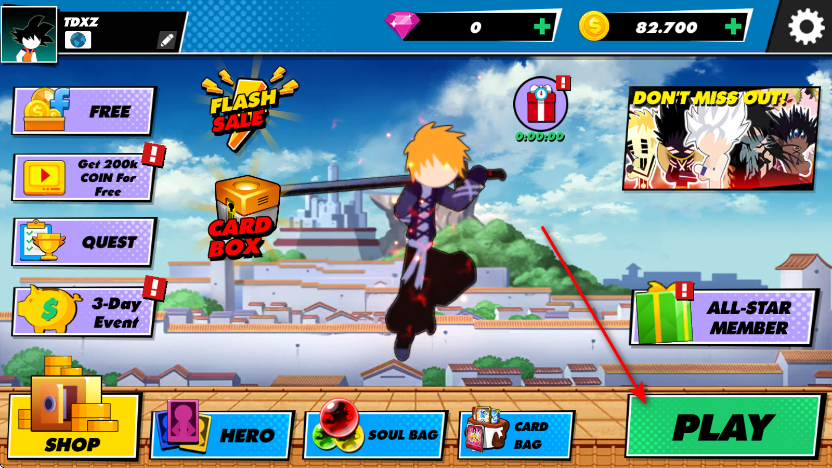
Task: Watch video to get 200k coins free
Action: (x=84, y=177)
